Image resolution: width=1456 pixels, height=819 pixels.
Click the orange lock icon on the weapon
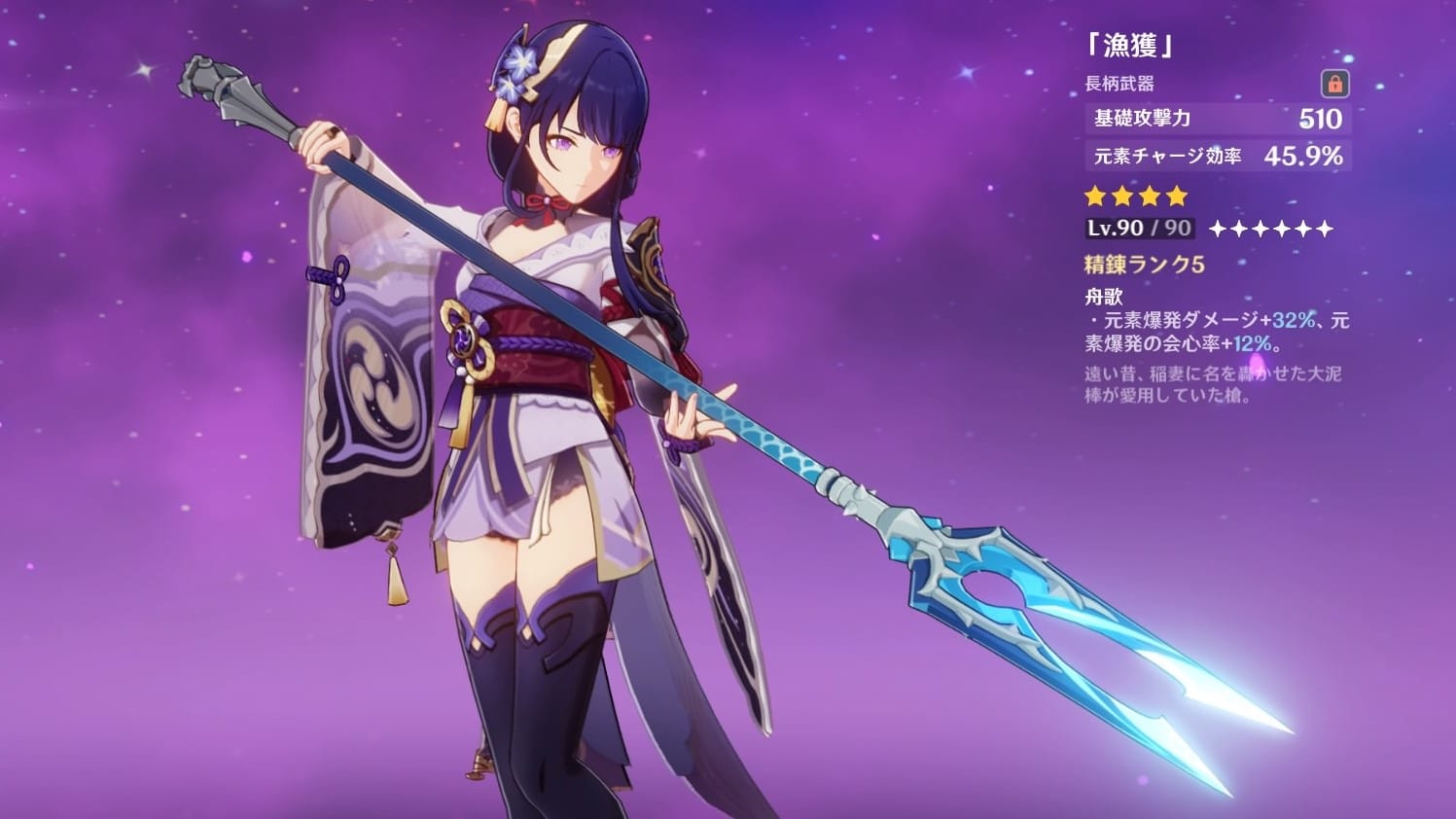click(1337, 86)
